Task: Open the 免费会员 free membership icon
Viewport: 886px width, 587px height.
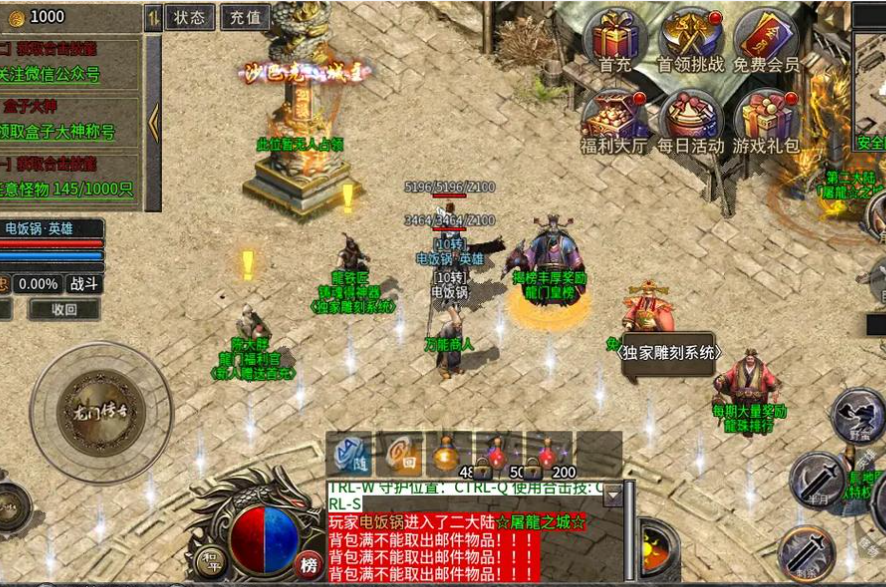Action: coord(766,38)
